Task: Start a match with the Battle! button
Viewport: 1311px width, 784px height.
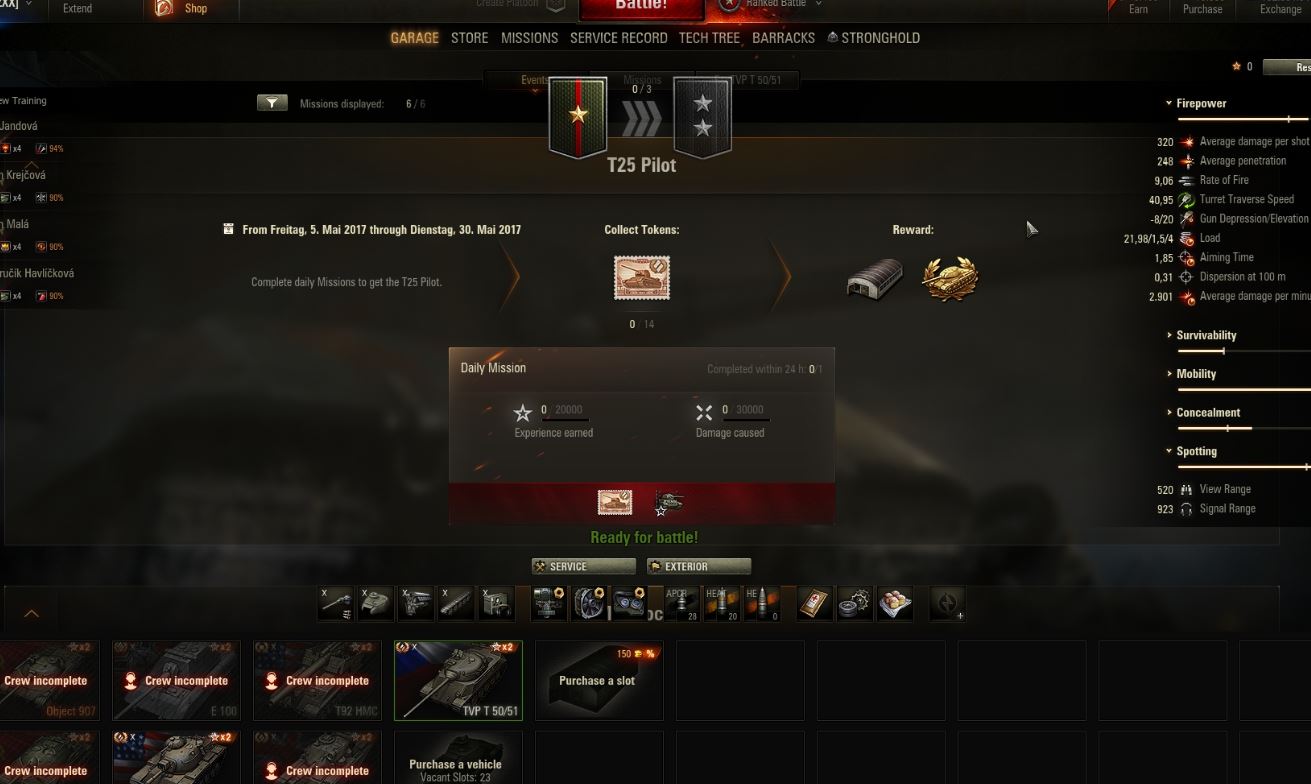Action: [641, 8]
